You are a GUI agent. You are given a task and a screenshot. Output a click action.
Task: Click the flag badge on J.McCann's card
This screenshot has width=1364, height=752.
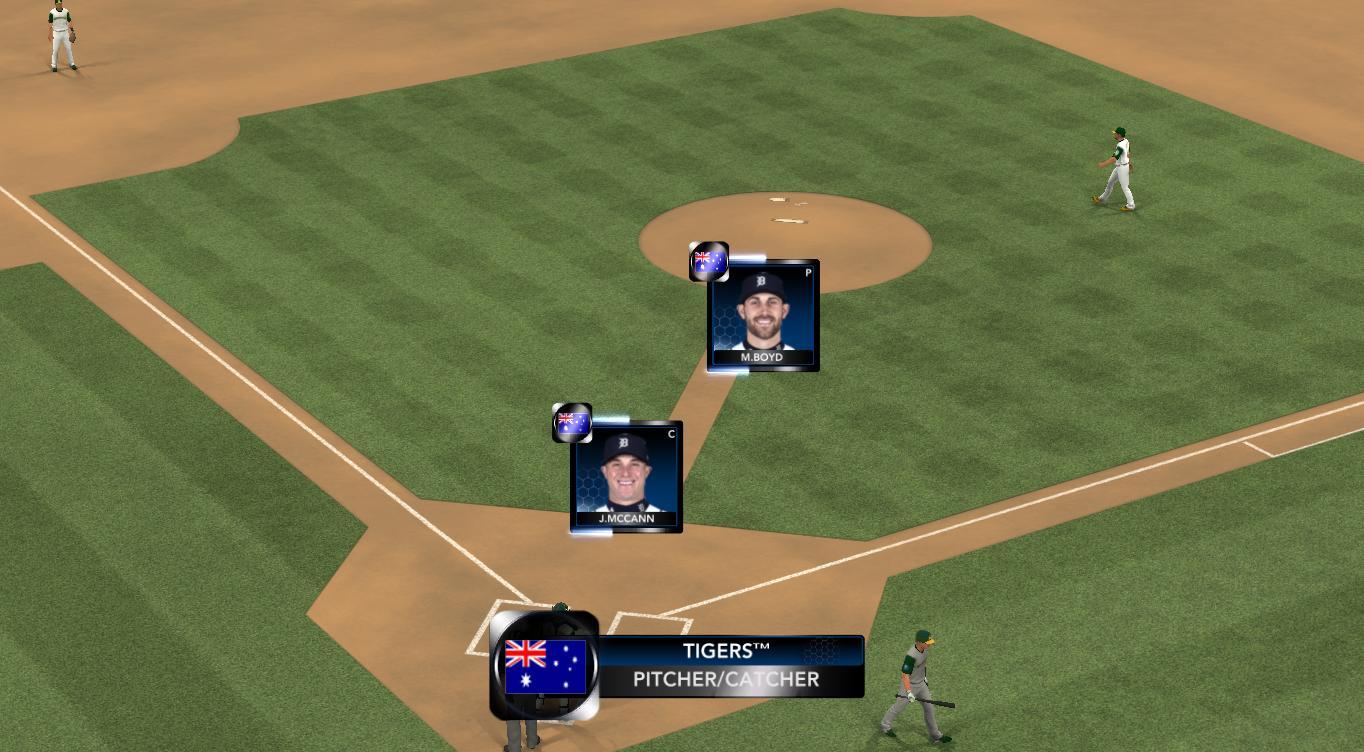[572, 422]
